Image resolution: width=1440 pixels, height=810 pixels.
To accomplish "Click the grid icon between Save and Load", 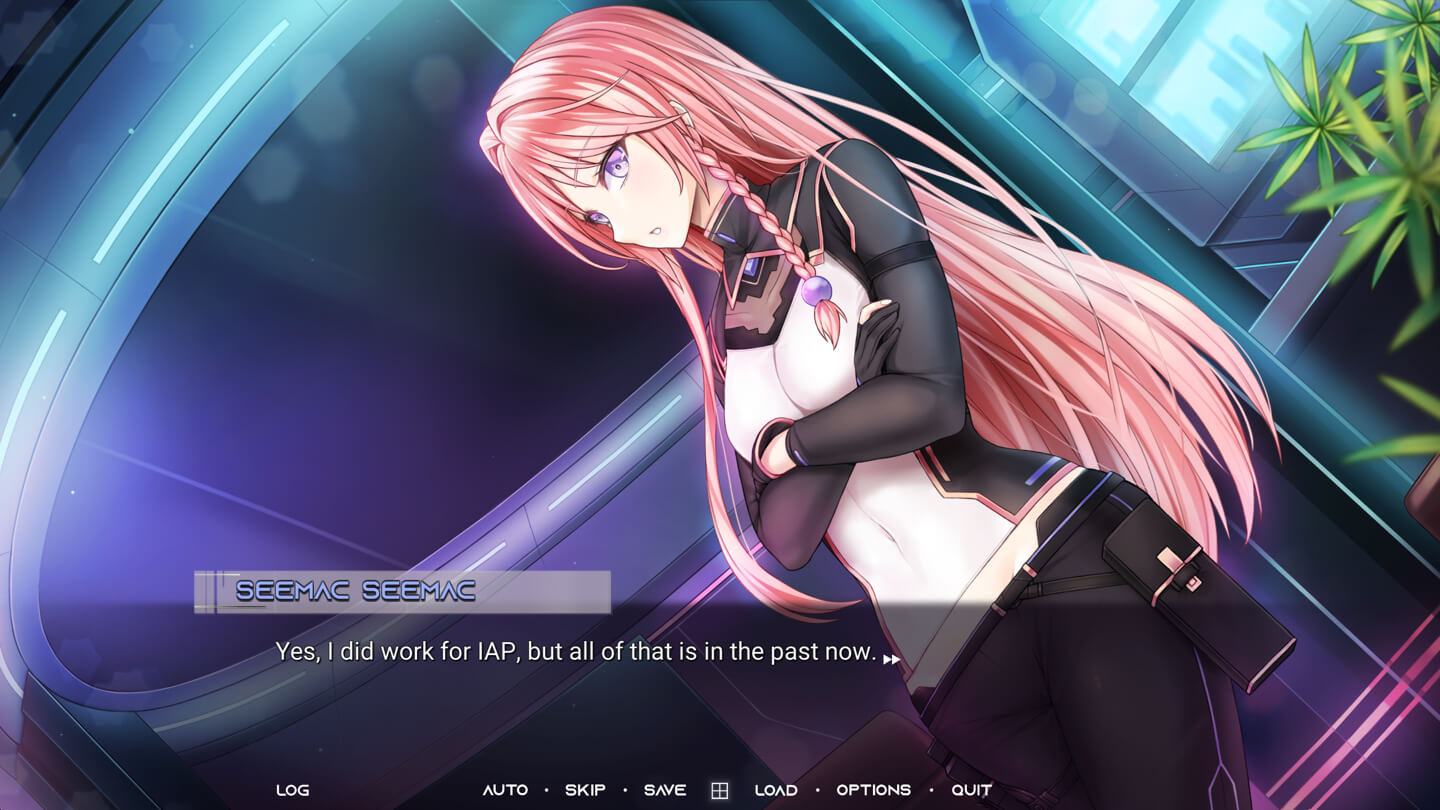I will coord(719,791).
